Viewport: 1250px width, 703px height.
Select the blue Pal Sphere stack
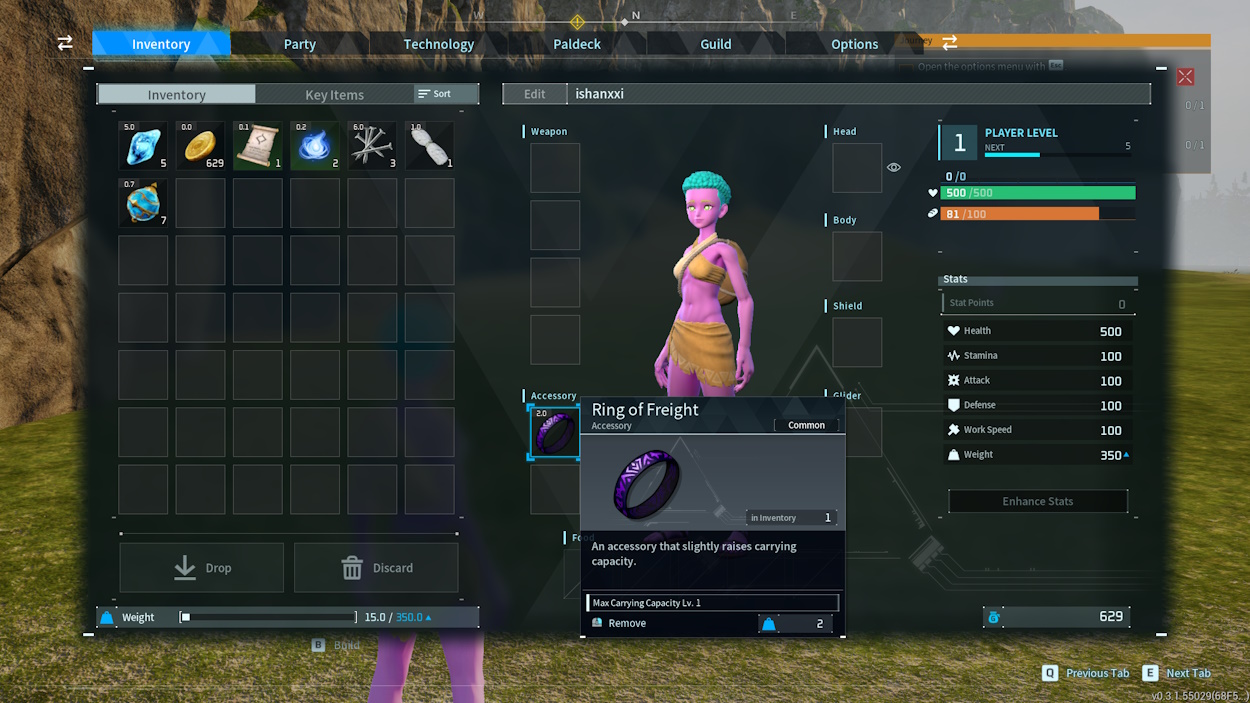click(x=143, y=203)
